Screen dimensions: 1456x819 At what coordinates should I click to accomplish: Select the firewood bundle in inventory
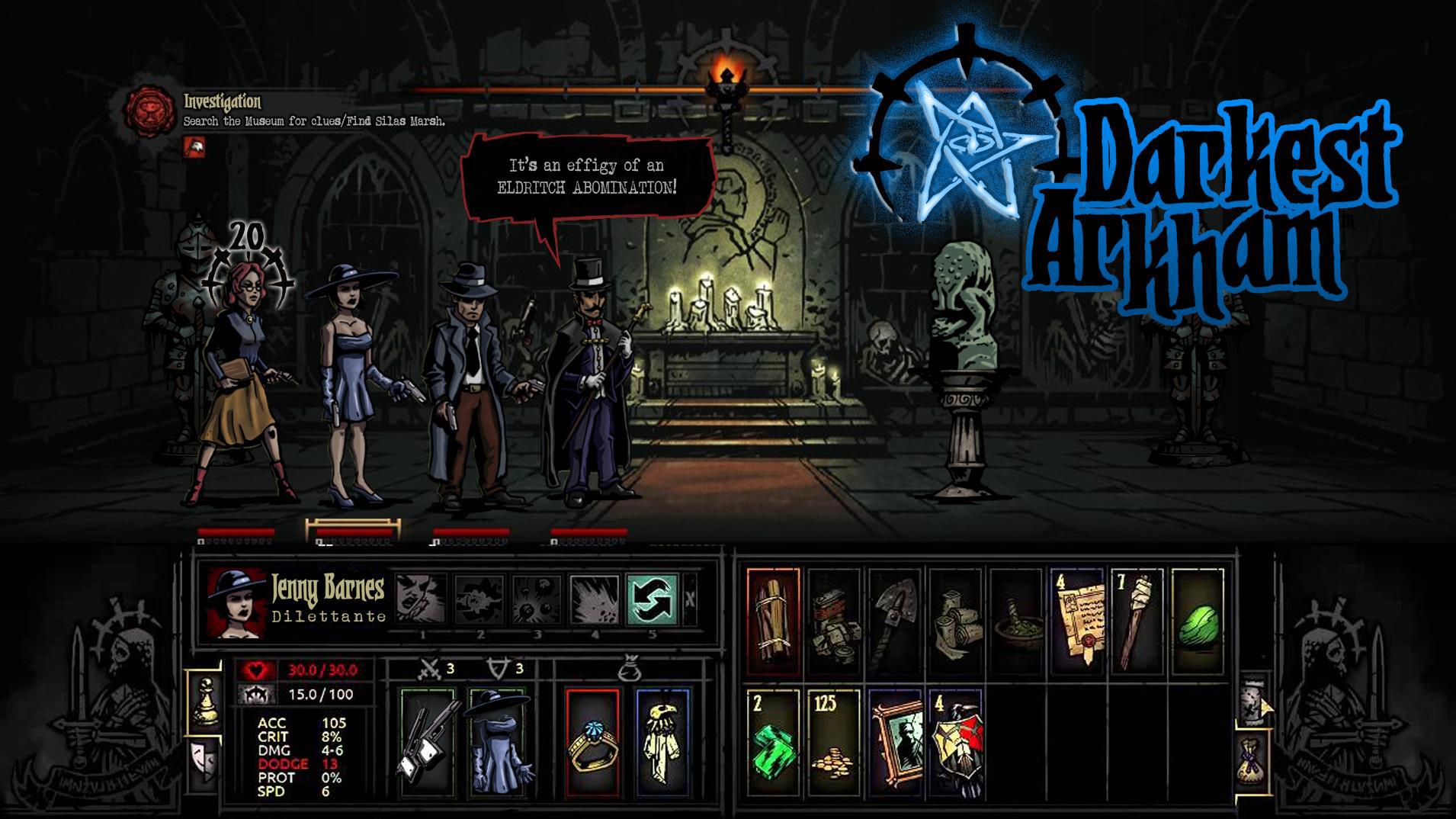(774, 621)
